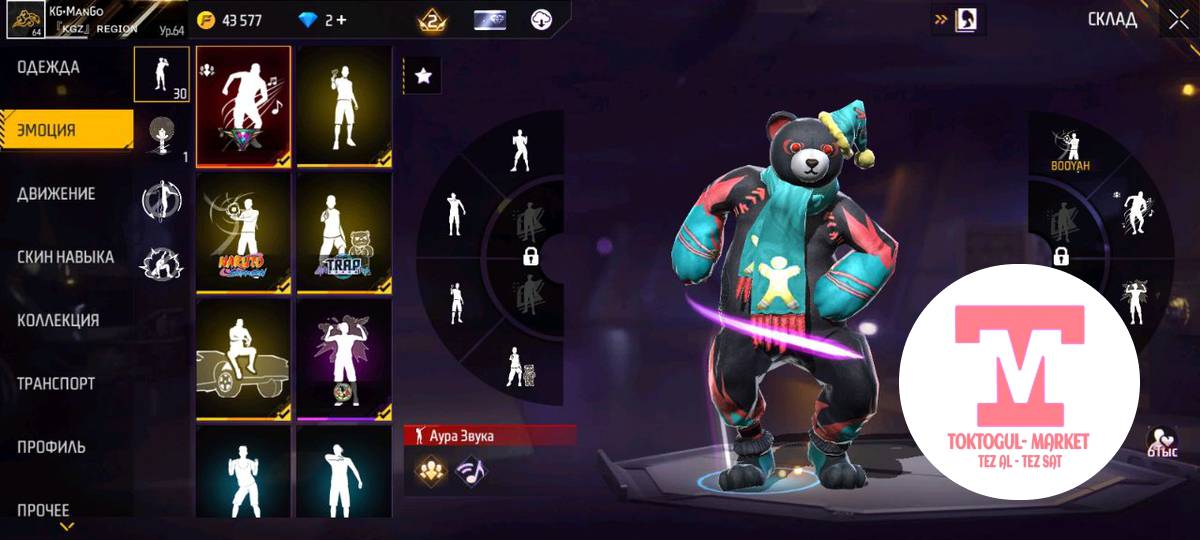Viewport: 1200px width, 540px height.
Task: Show the ПРОФИЛЬ category
Action: point(51,447)
